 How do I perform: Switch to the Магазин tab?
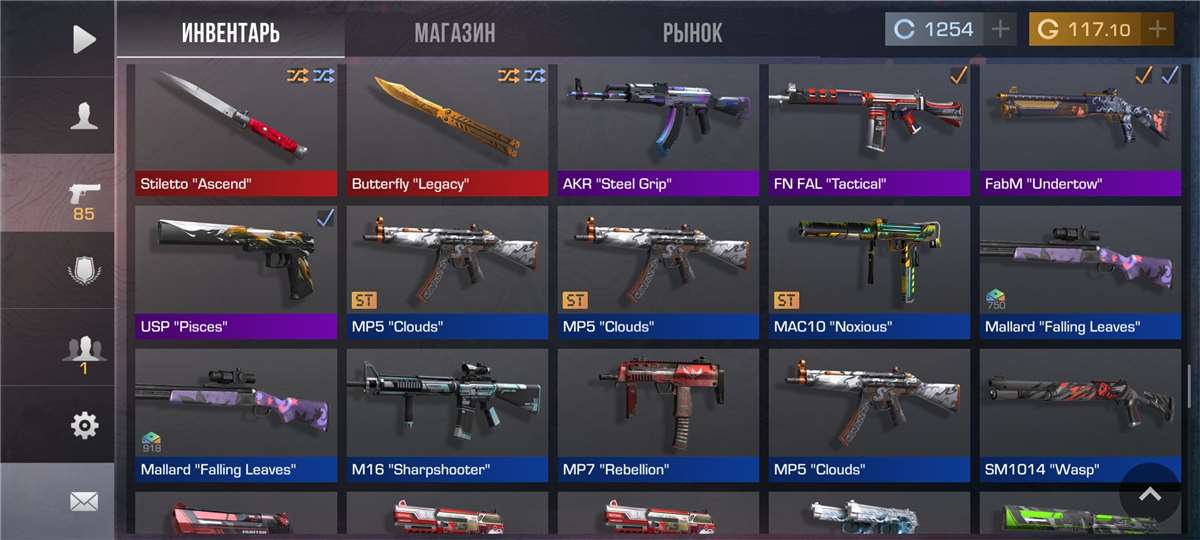[455, 31]
